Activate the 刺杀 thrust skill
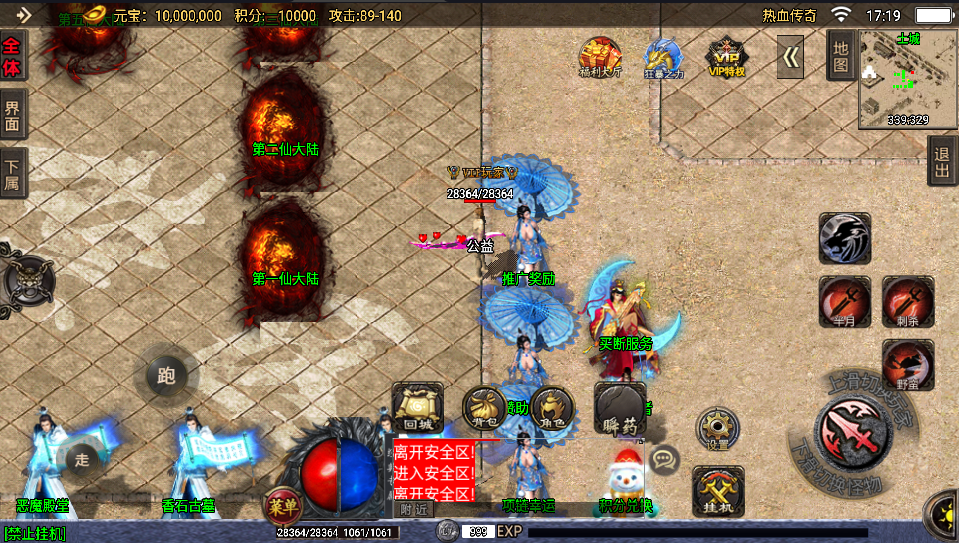959x543 pixels. [x=908, y=302]
